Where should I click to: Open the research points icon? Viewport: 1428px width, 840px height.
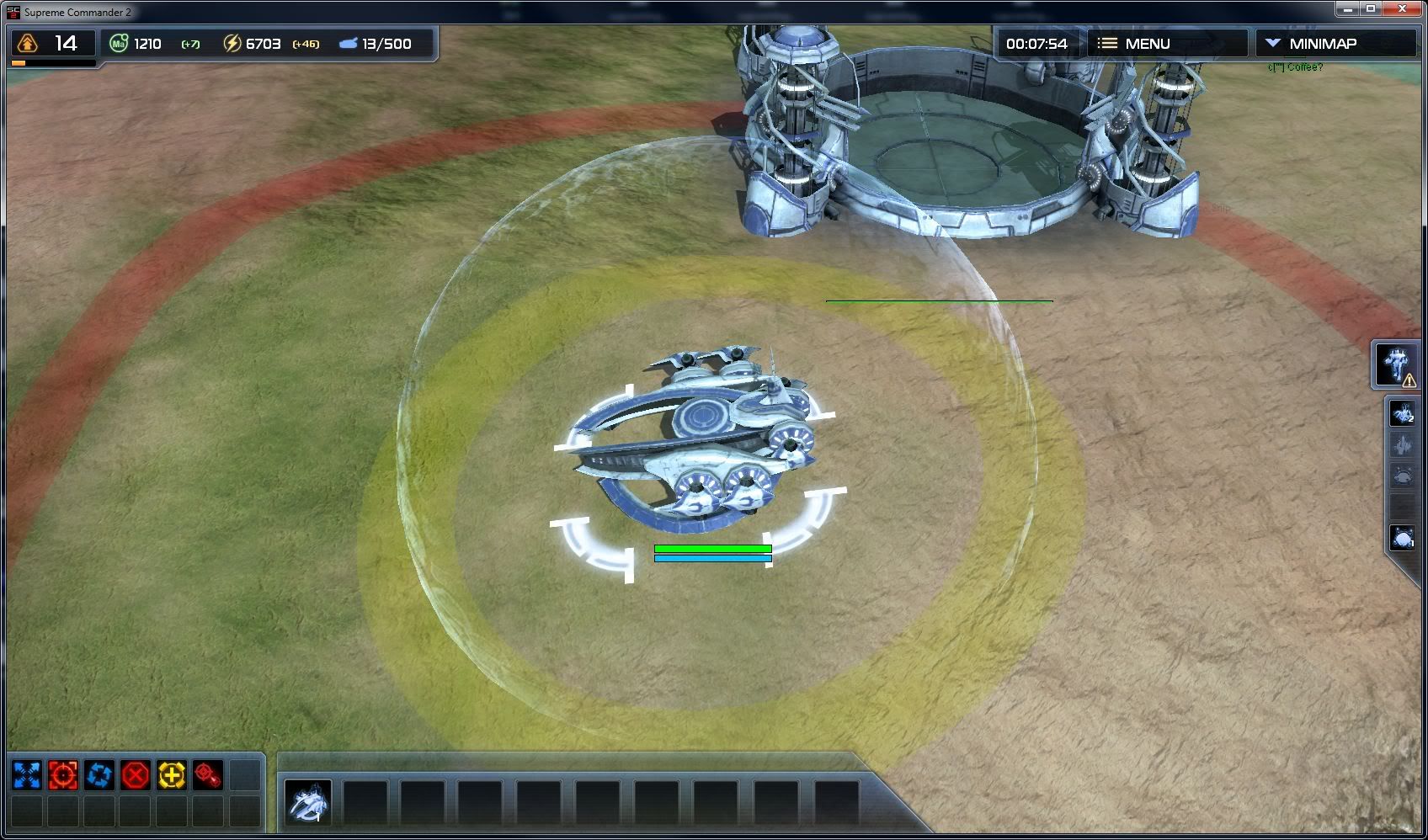point(28,44)
